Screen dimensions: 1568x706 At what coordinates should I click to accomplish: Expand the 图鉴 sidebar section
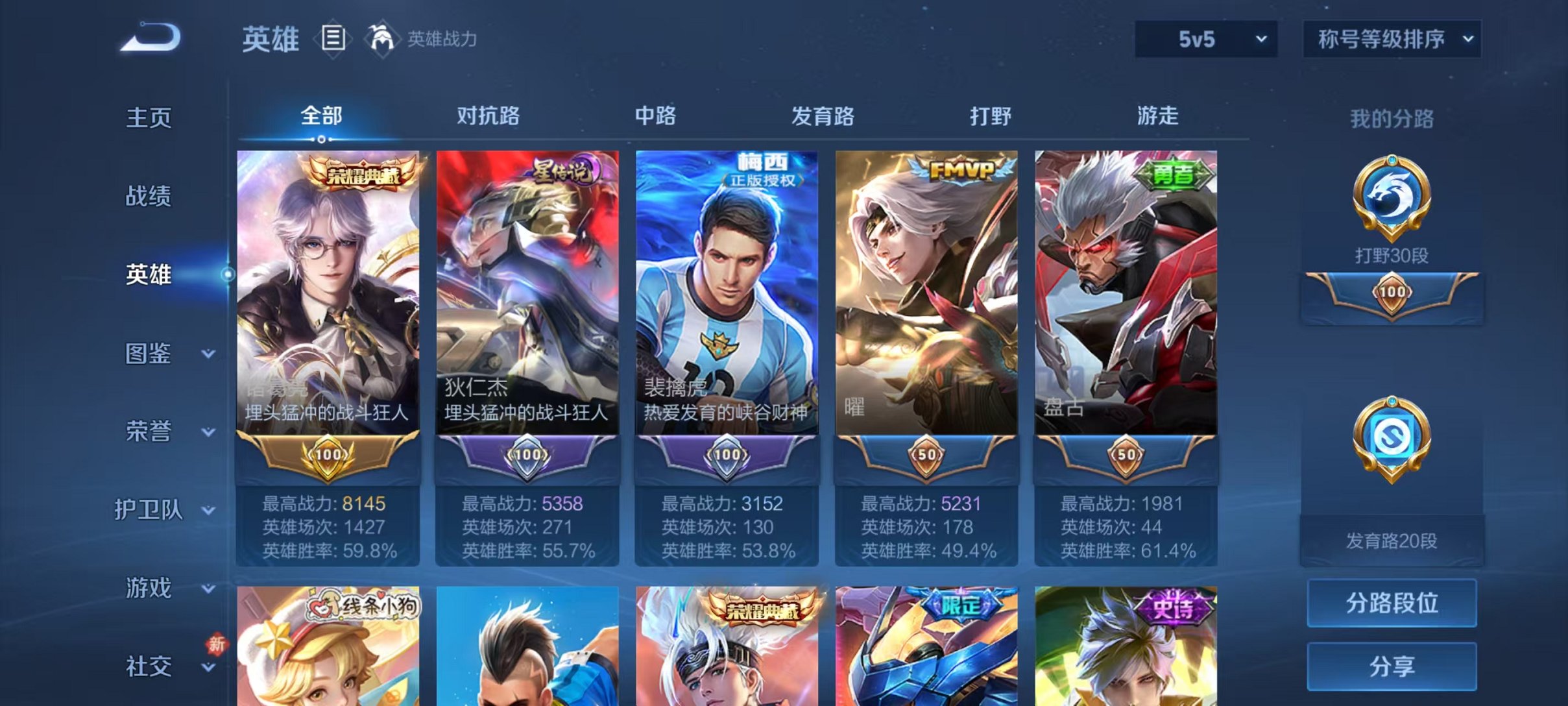[149, 354]
